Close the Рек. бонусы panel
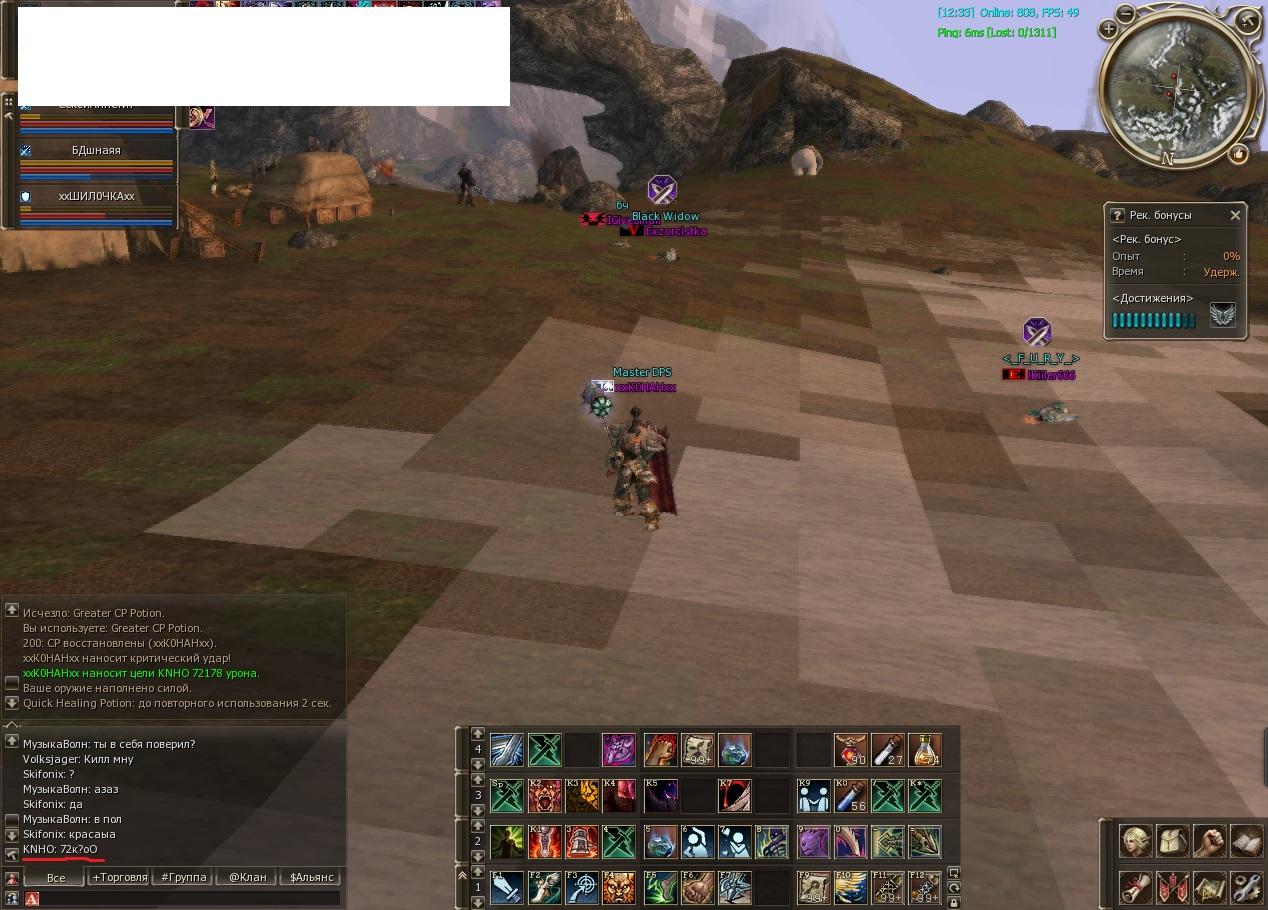The width and height of the screenshot is (1268, 910). 1235,215
